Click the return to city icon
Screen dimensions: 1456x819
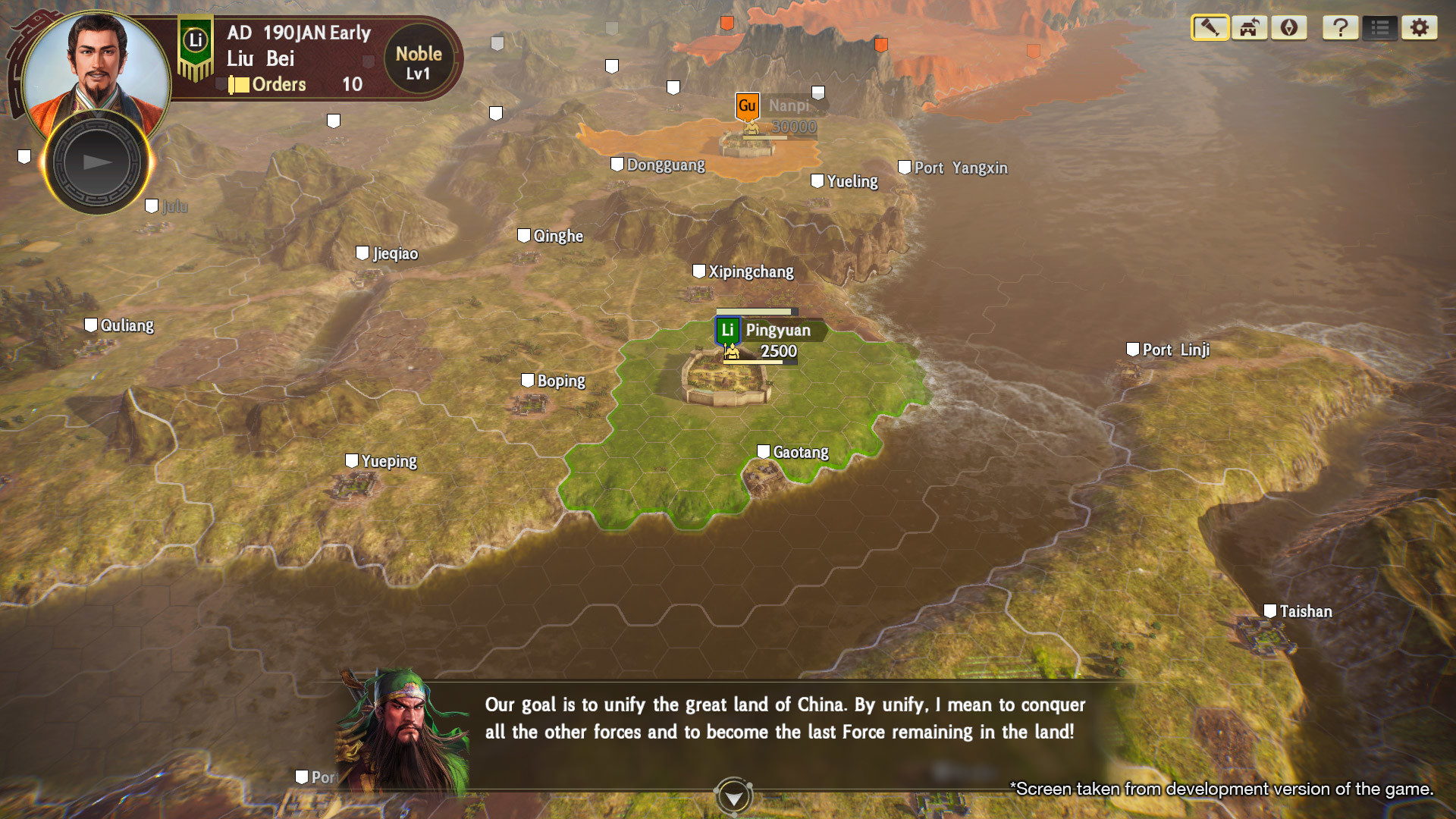tap(1248, 28)
